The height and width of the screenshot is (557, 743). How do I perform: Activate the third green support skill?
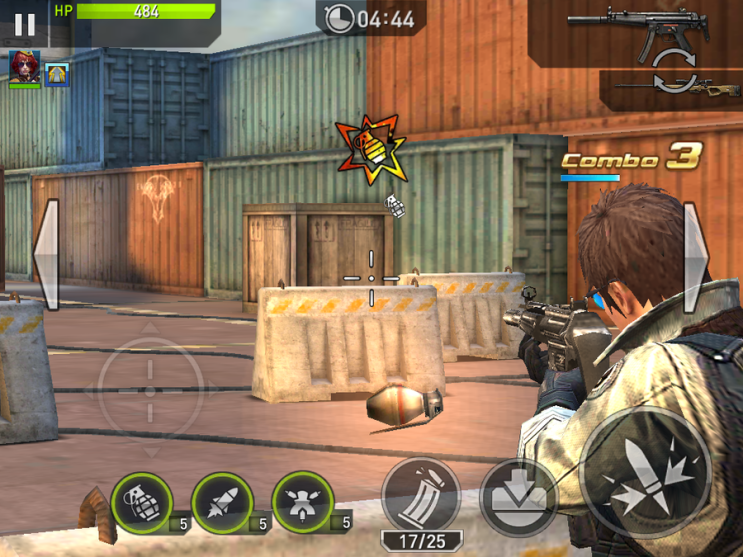click(x=302, y=501)
